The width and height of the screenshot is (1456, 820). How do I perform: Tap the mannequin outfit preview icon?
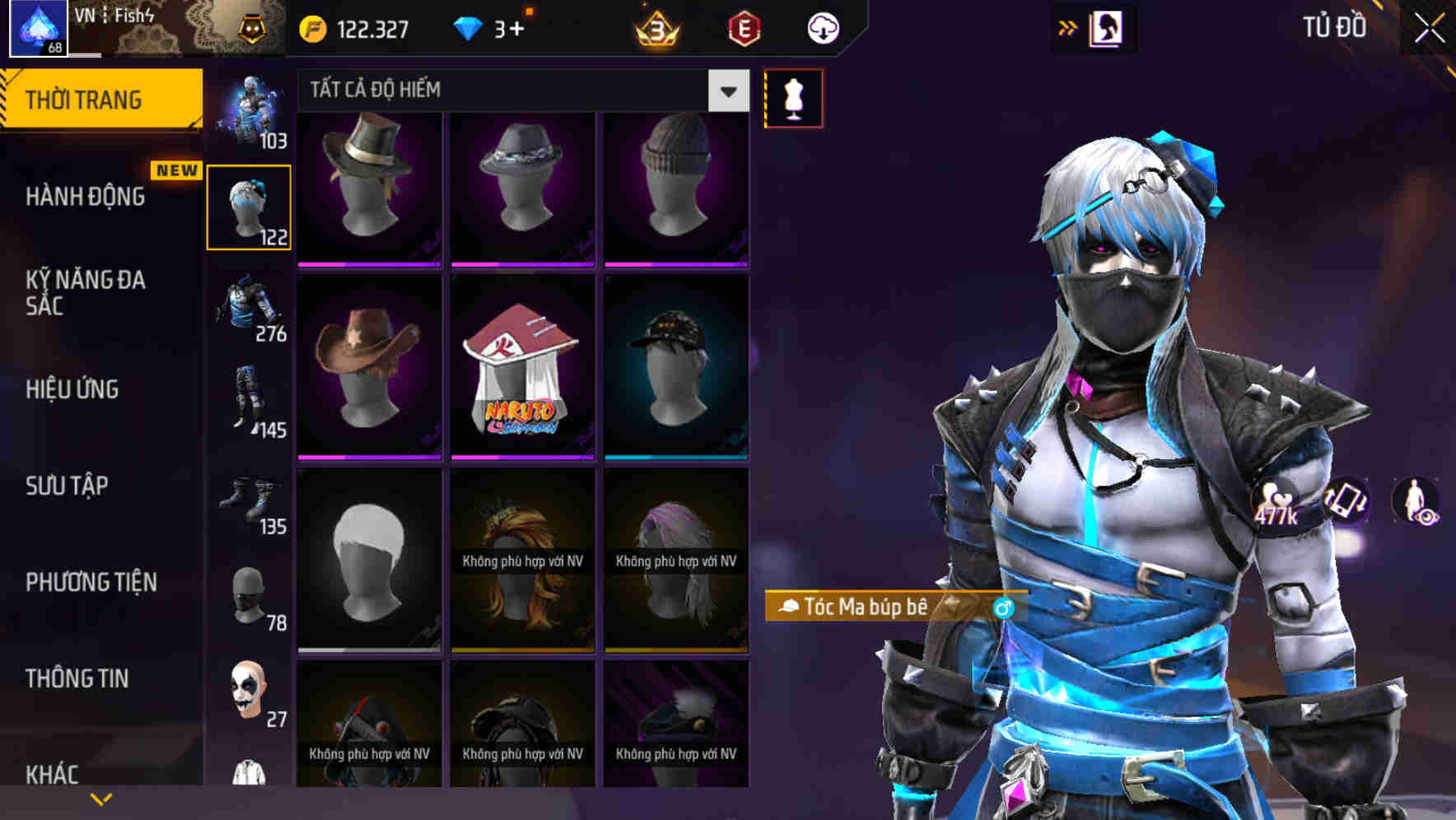(793, 97)
